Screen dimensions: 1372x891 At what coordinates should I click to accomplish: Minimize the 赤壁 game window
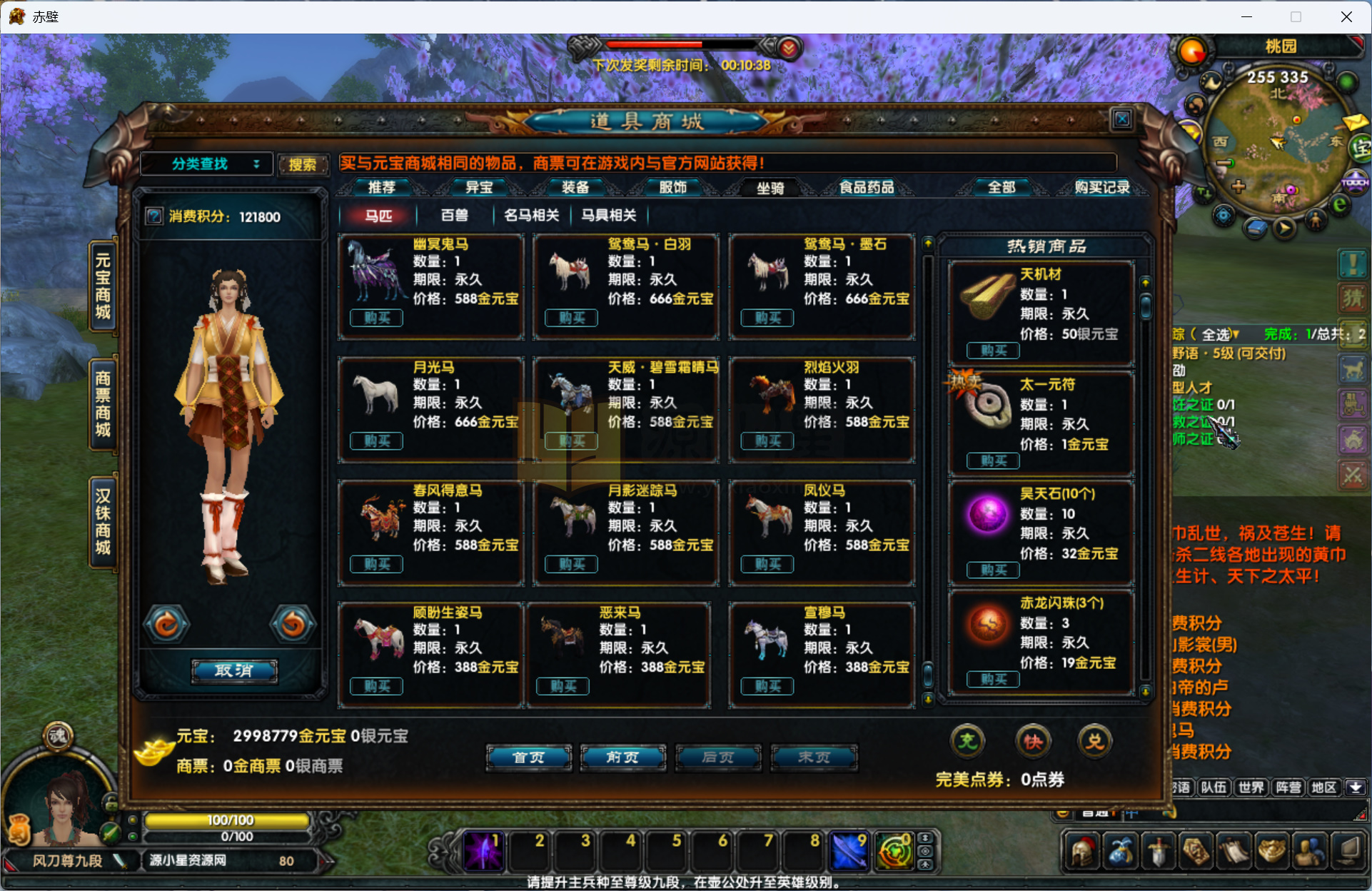[1246, 16]
